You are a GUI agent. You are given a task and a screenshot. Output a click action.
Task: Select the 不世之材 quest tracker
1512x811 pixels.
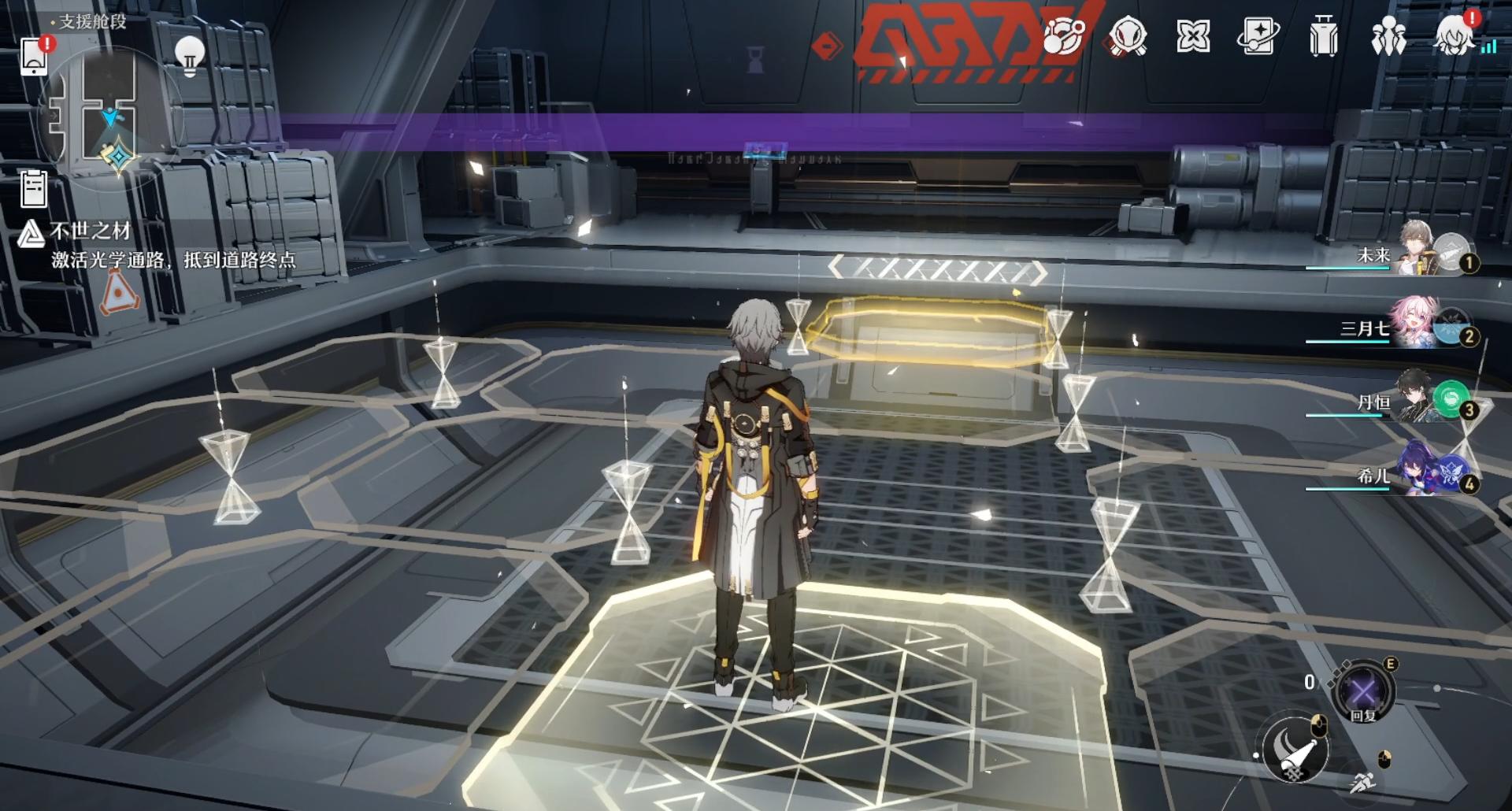[90, 231]
